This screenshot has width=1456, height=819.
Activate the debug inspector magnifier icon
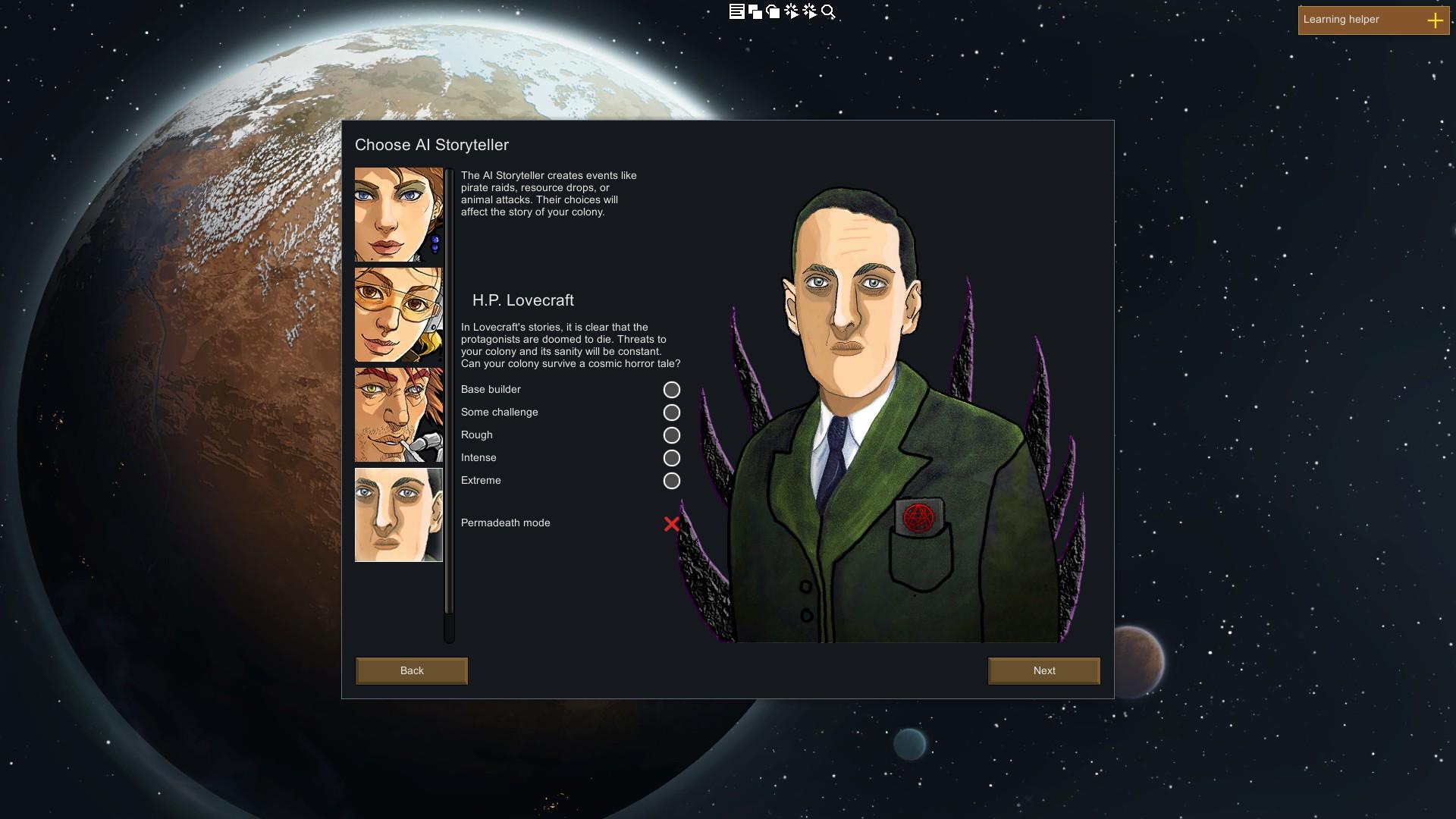(827, 12)
